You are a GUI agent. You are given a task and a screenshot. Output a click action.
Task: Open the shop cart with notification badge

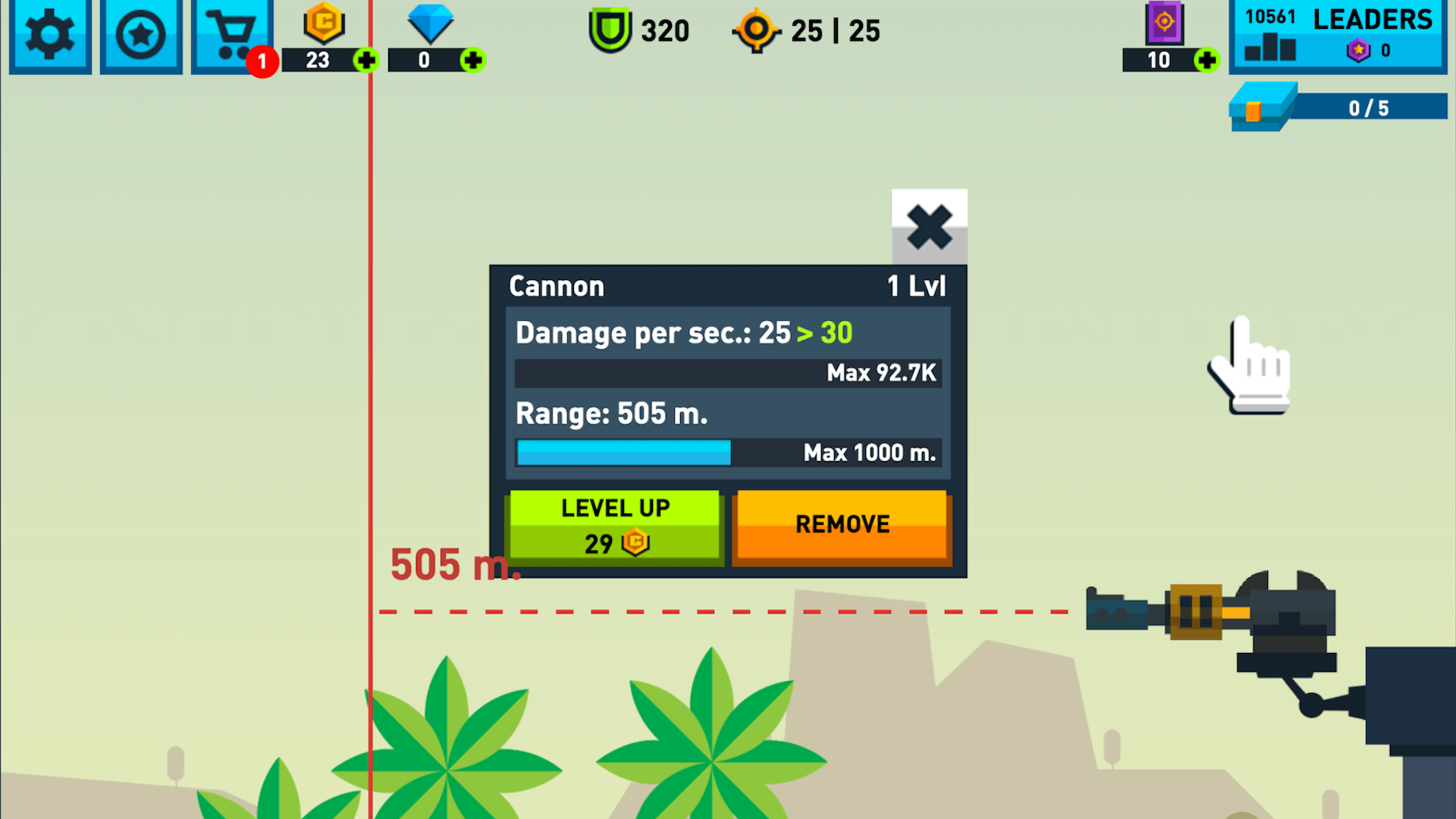pyautogui.click(x=231, y=33)
